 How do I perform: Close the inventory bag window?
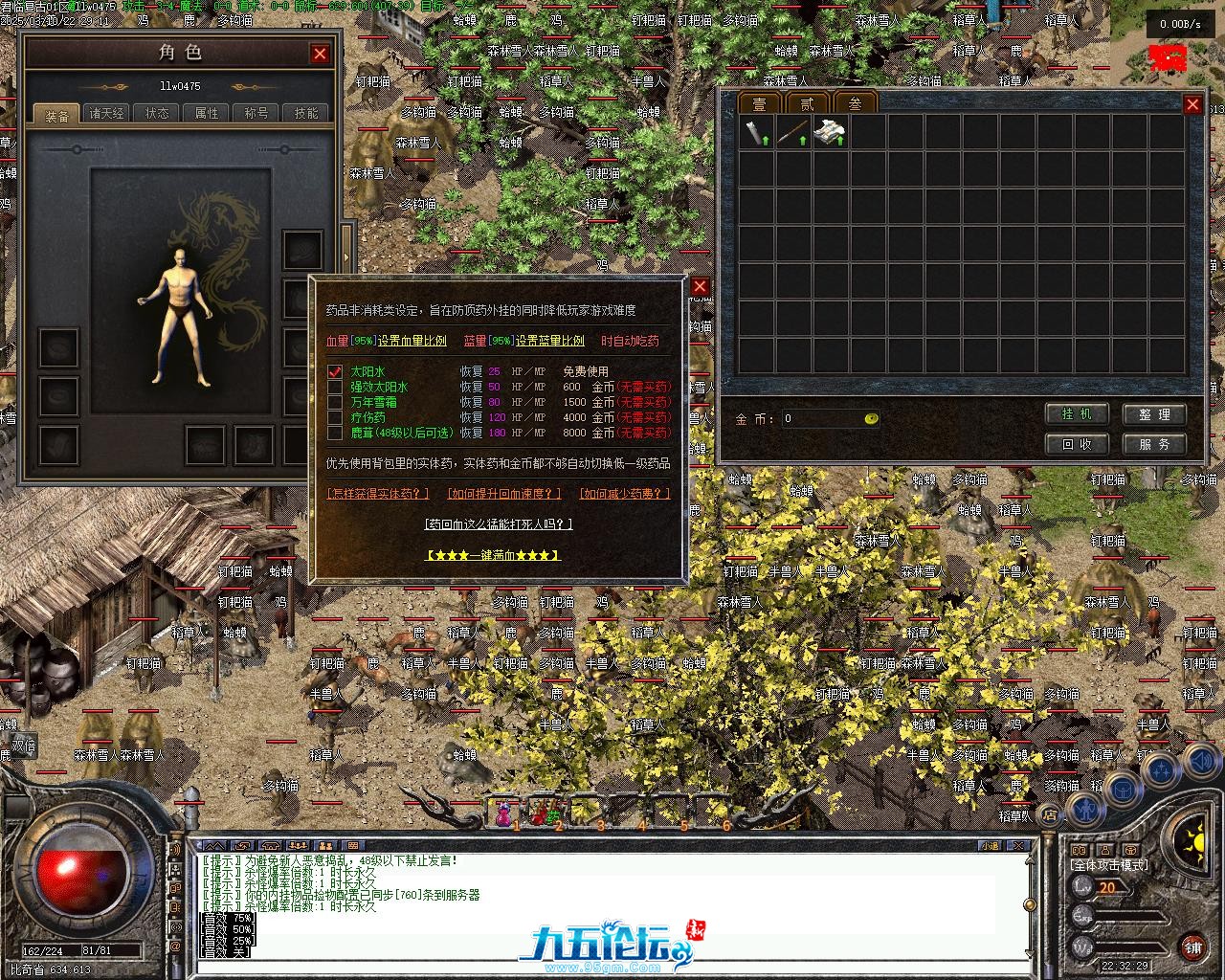pos(1192,104)
